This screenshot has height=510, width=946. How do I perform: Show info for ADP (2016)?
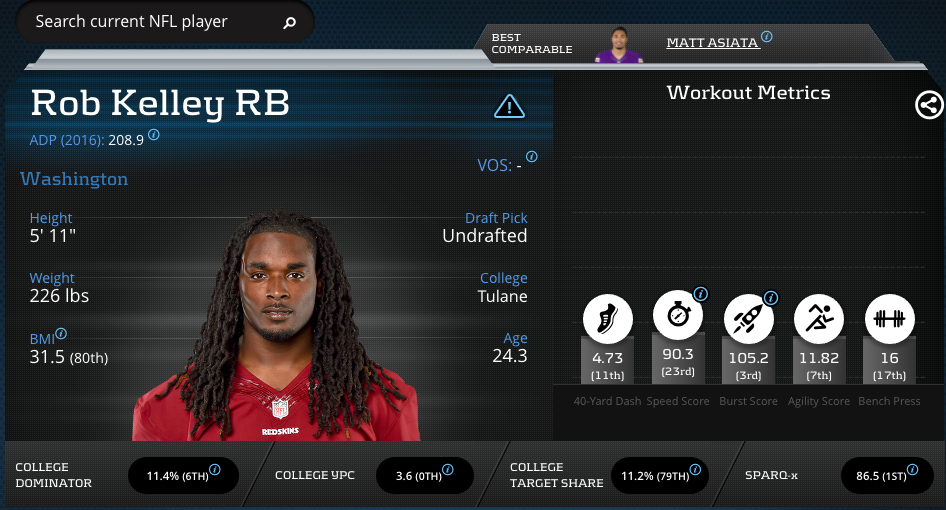click(154, 134)
